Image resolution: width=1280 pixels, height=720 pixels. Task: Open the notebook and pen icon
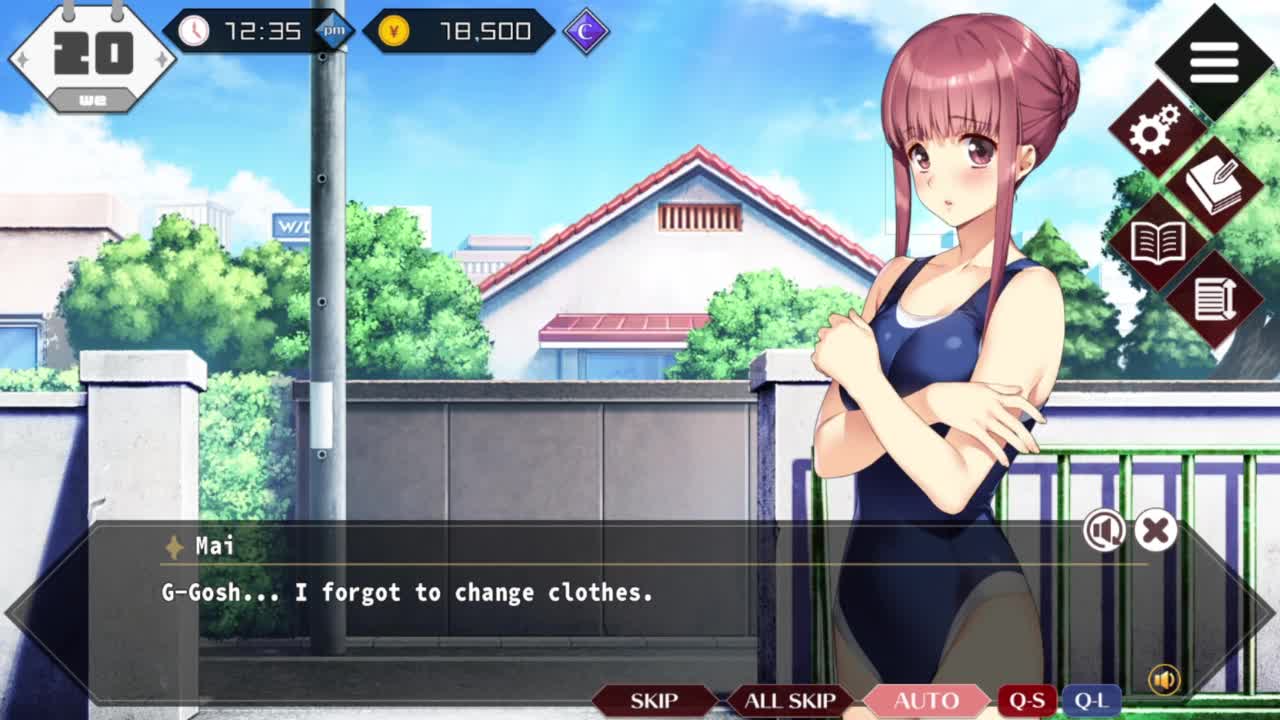[x=1214, y=186]
